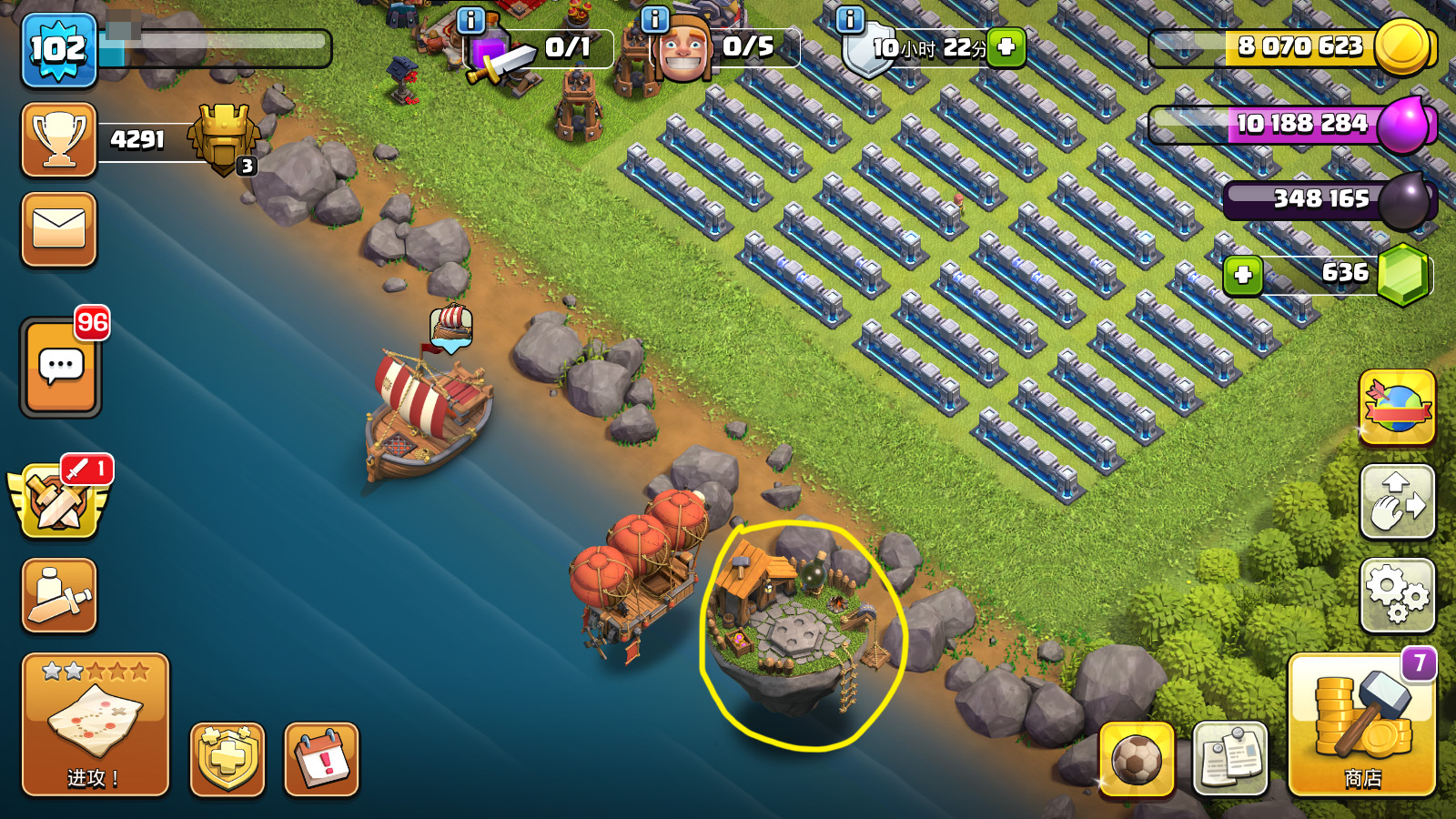Tap the trophy ranking button
Screen dimensions: 1456x819
point(59,140)
